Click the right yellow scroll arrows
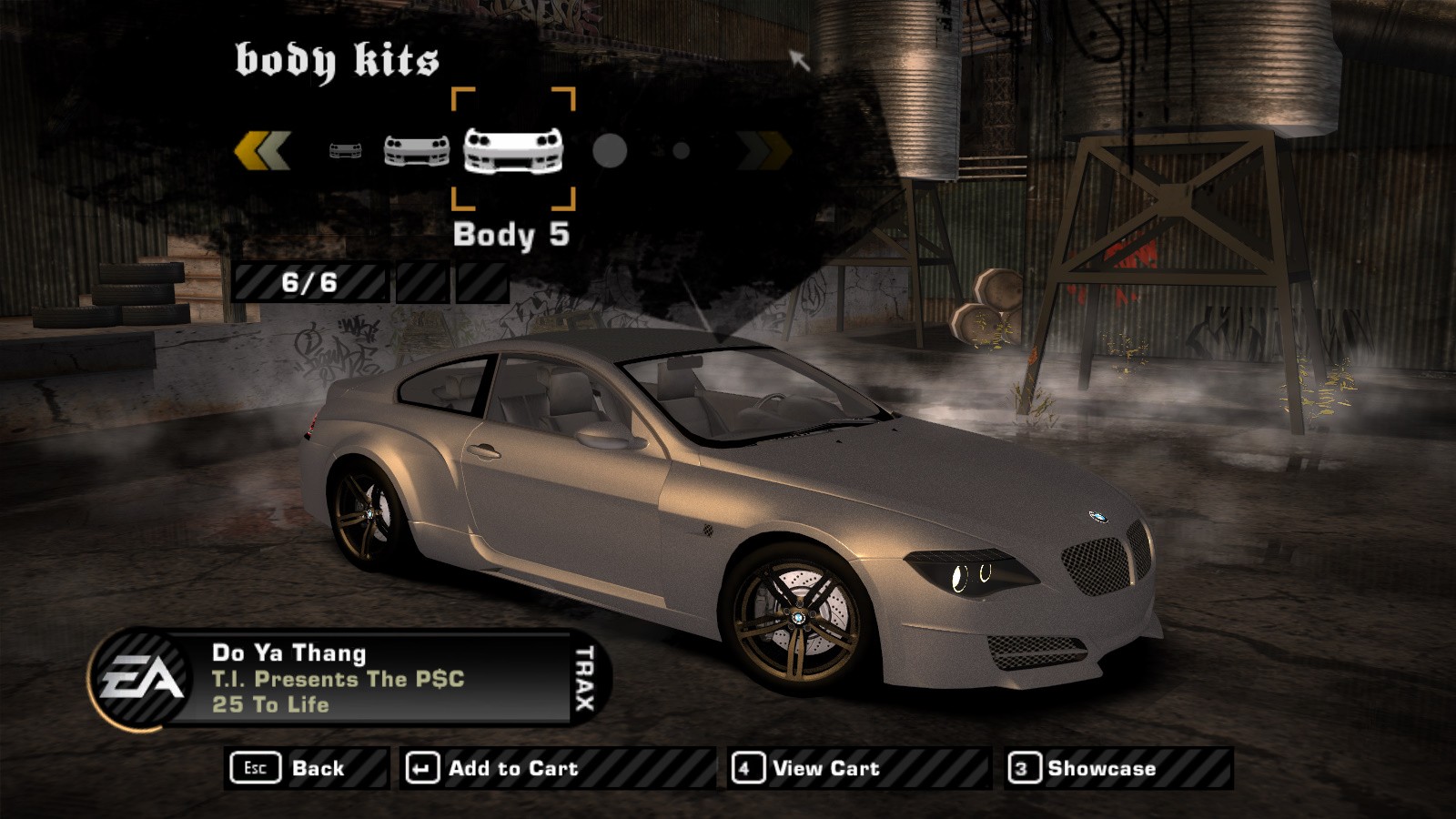This screenshot has width=1456, height=819. point(764,151)
